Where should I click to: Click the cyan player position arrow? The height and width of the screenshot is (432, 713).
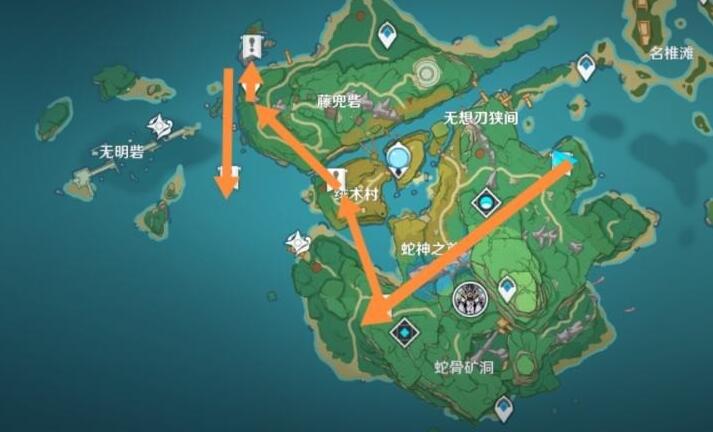[x=564, y=160]
